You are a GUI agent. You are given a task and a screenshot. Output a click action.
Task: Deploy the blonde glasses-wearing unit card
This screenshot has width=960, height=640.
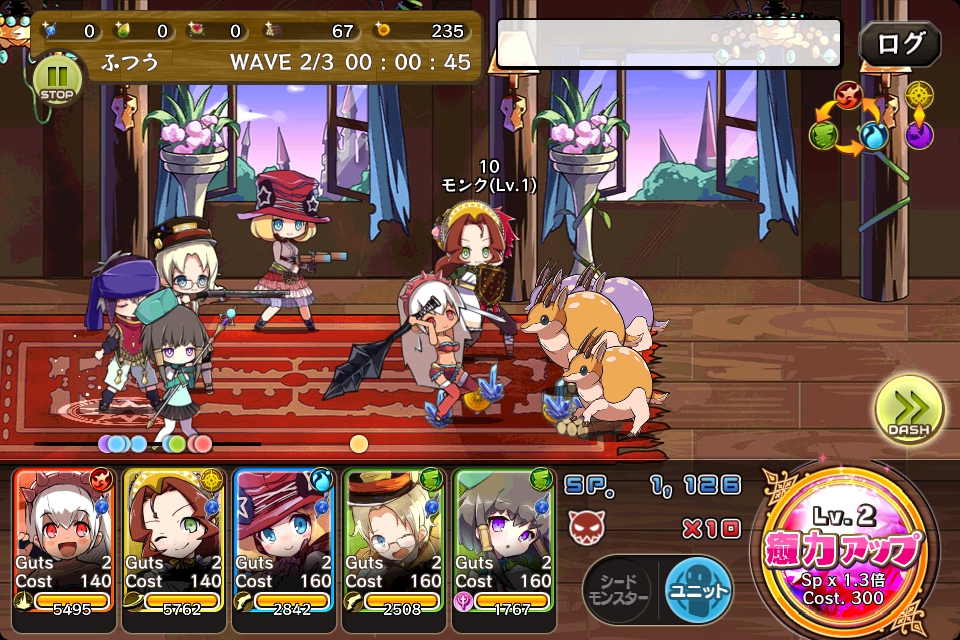coord(395,538)
